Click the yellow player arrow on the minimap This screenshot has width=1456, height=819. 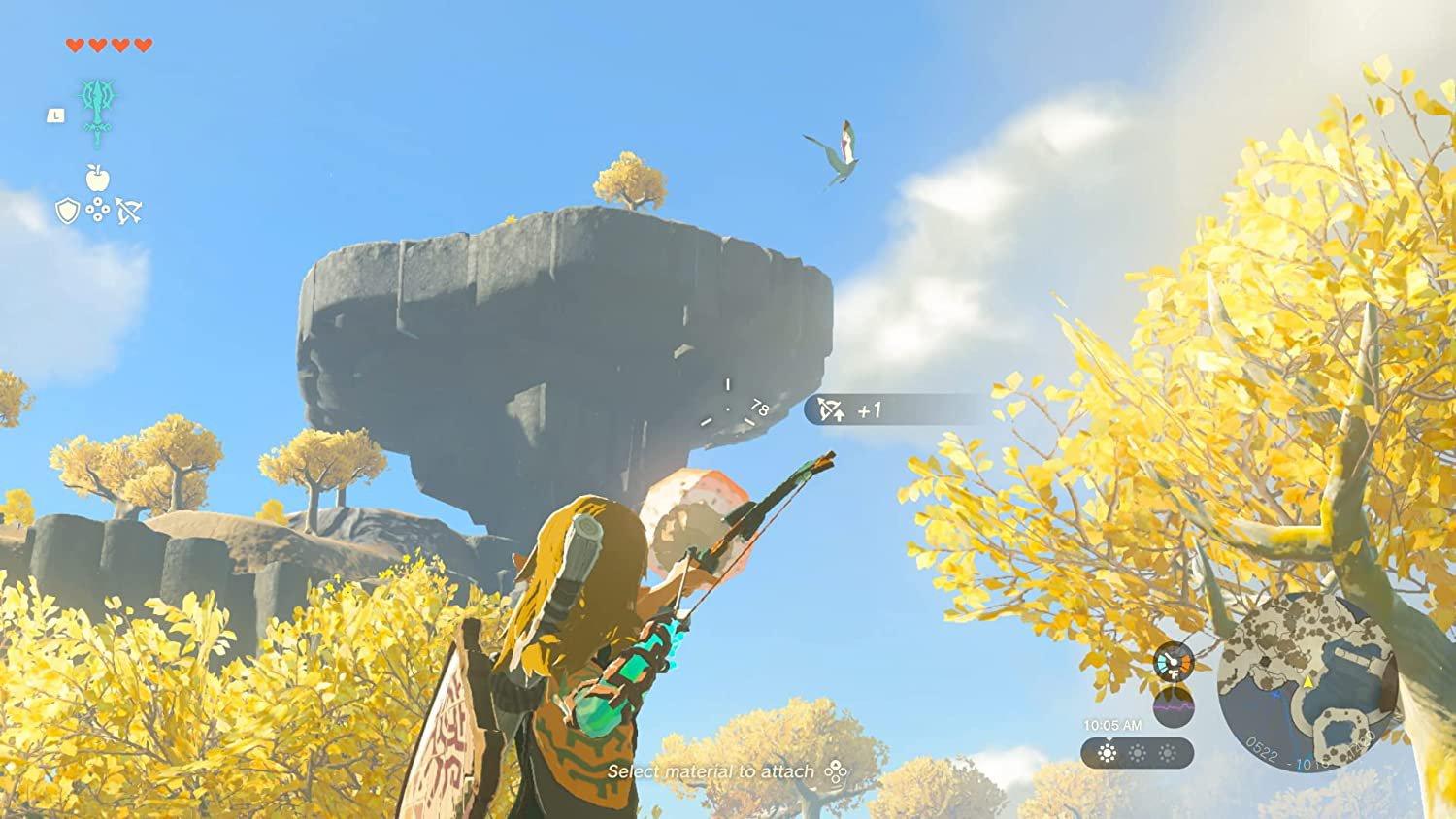click(1307, 682)
